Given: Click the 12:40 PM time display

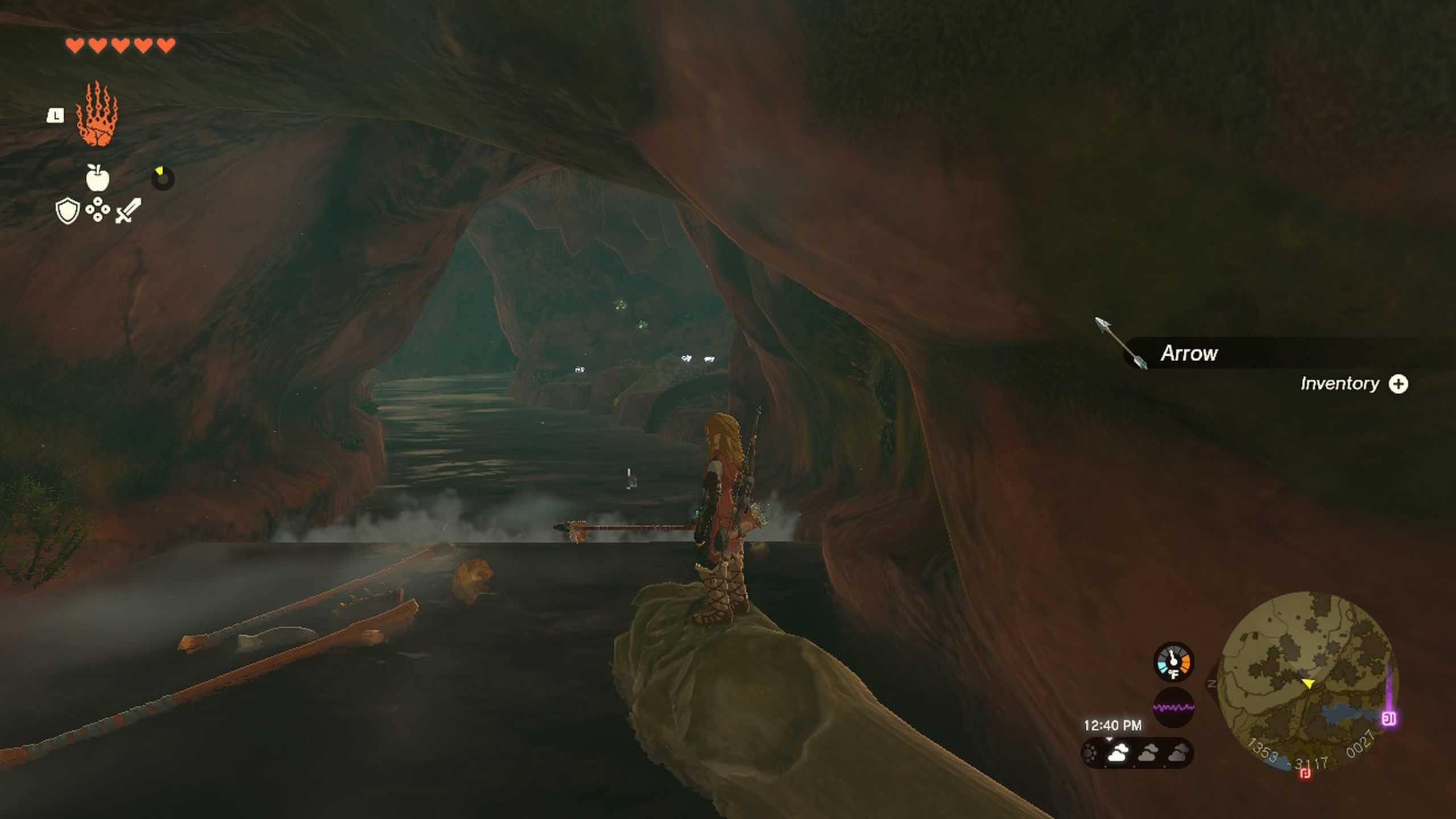Looking at the screenshot, I should [x=1113, y=723].
